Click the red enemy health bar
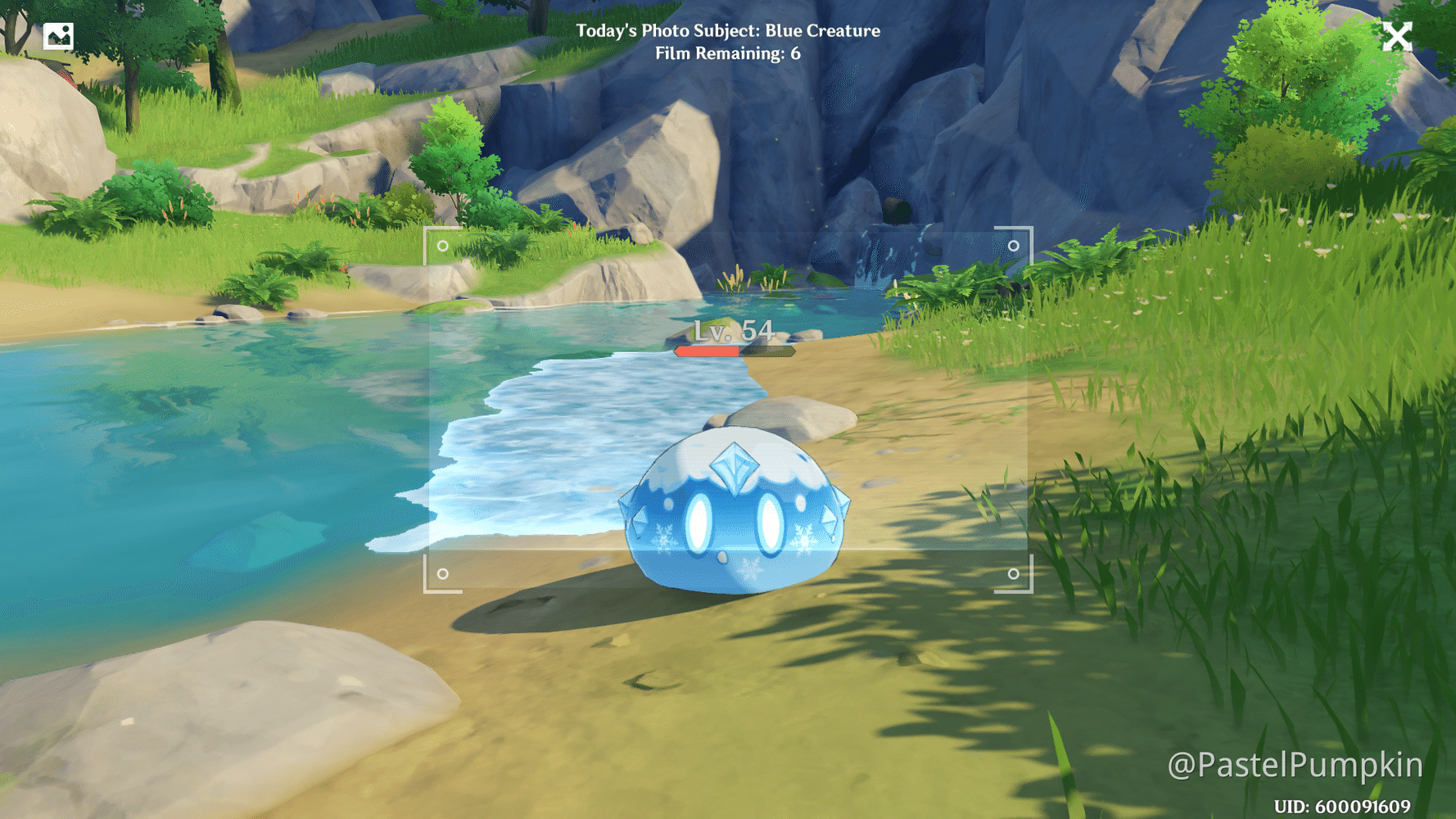This screenshot has width=1456, height=819. (x=706, y=351)
